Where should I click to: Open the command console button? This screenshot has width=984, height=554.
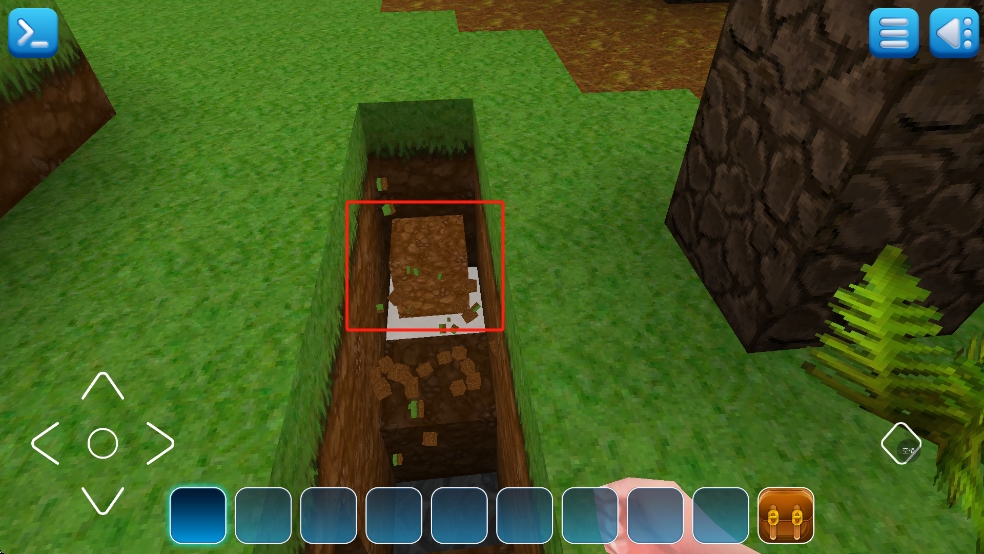coord(33,32)
